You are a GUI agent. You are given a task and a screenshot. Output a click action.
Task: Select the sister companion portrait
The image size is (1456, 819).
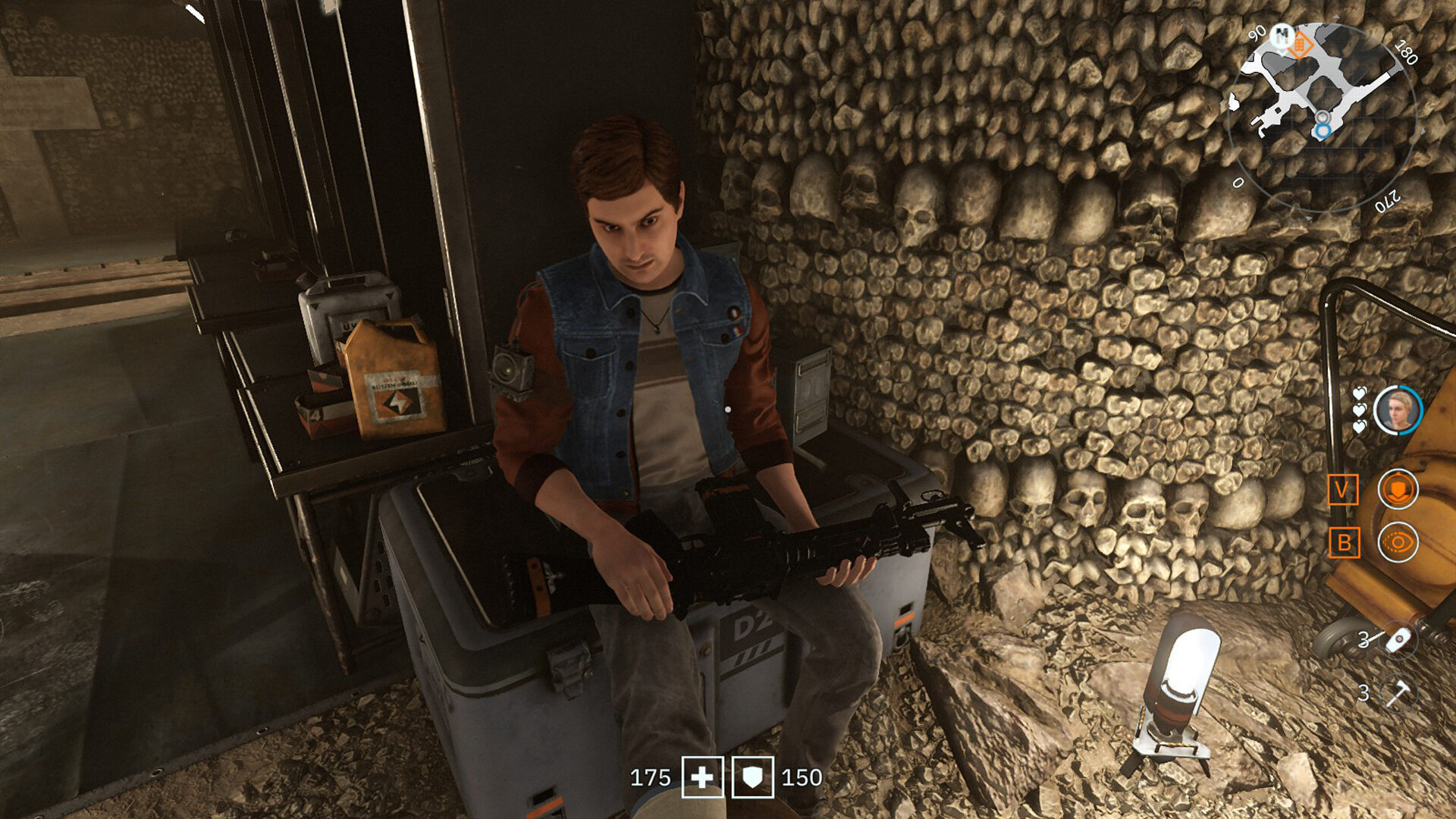(x=1398, y=410)
